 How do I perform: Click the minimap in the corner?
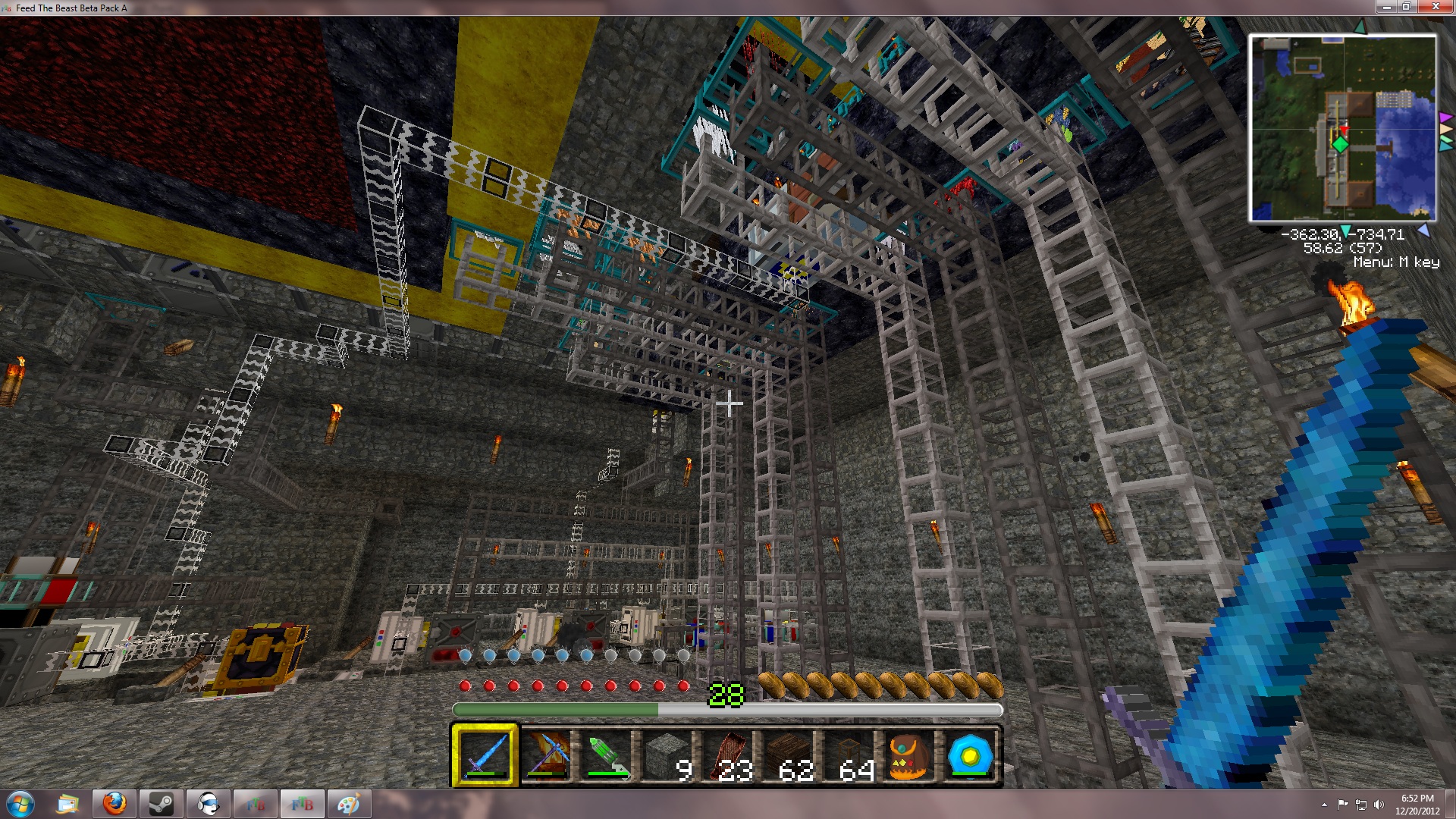pyautogui.click(x=1342, y=128)
